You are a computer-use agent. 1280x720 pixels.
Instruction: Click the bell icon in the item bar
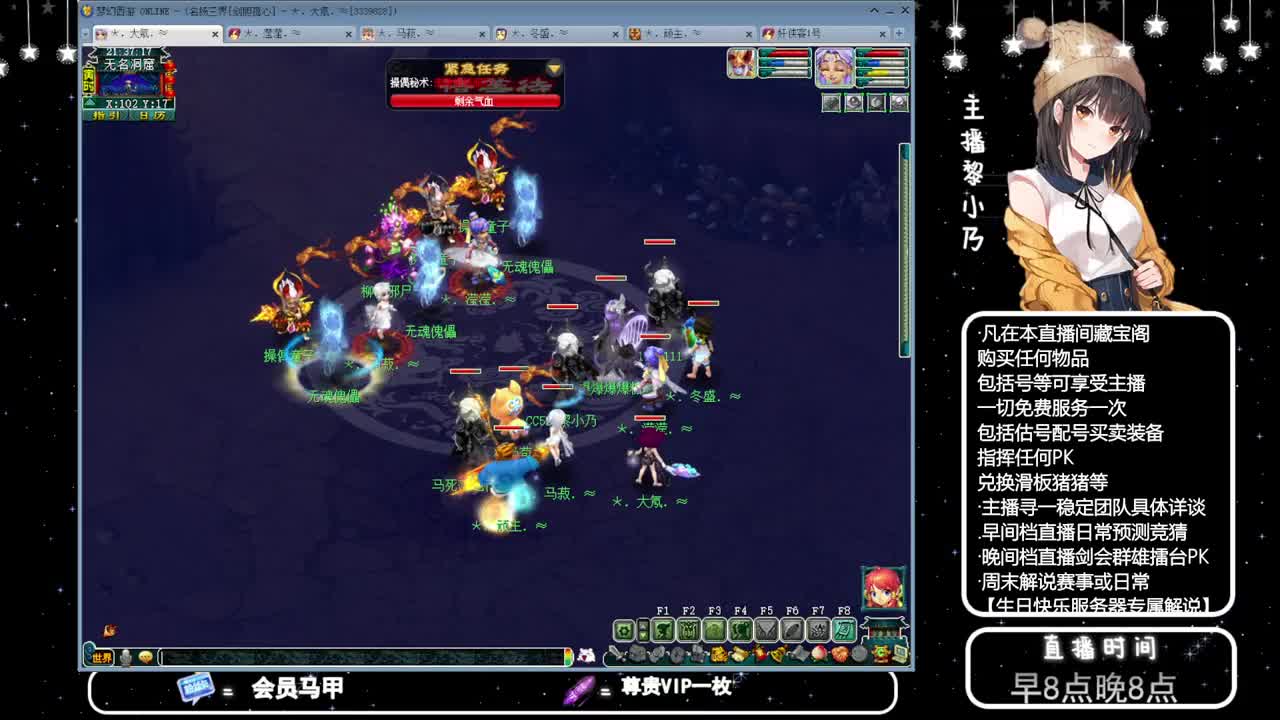(x=777, y=652)
